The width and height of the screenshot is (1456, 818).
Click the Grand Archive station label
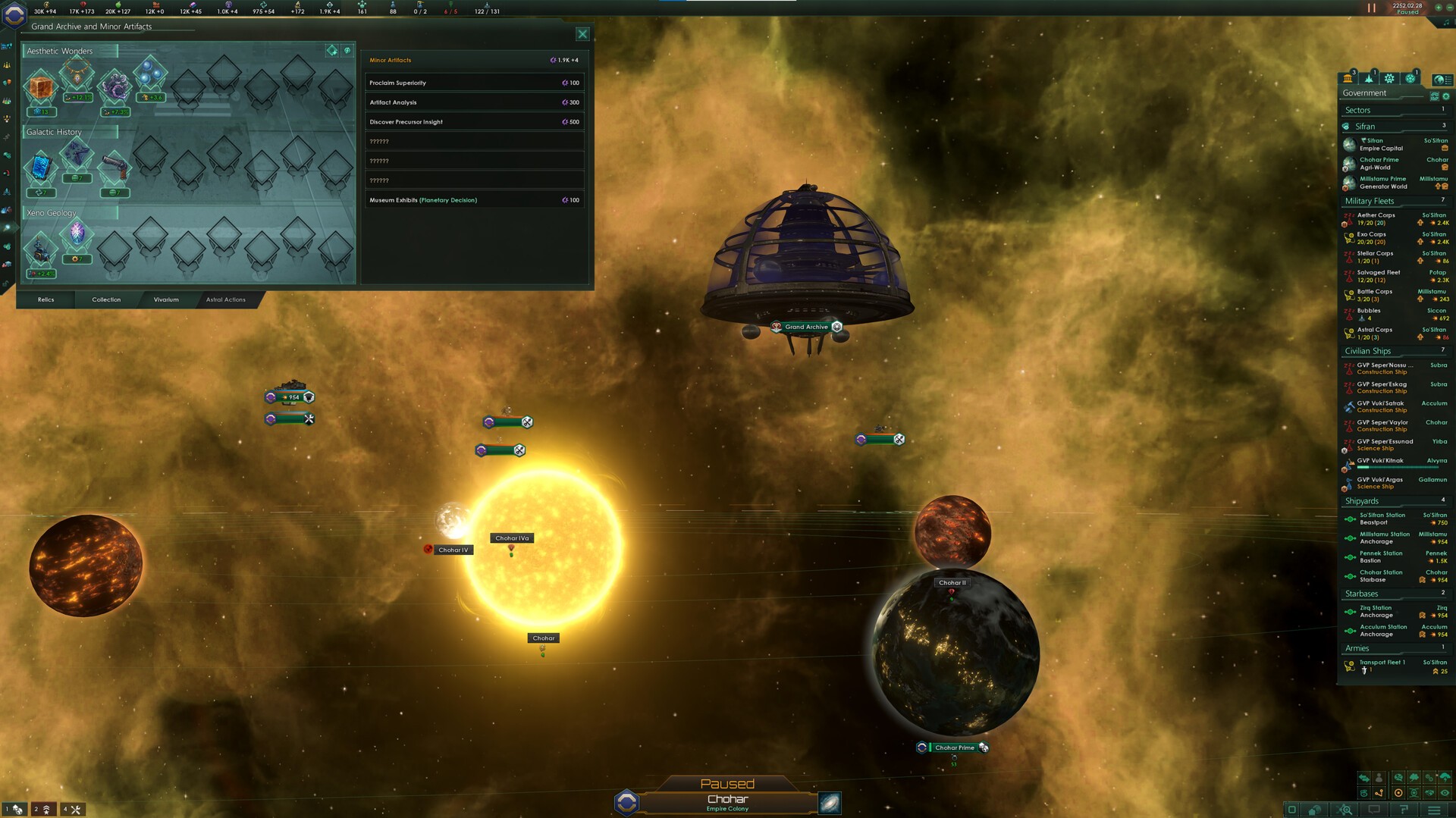click(806, 327)
